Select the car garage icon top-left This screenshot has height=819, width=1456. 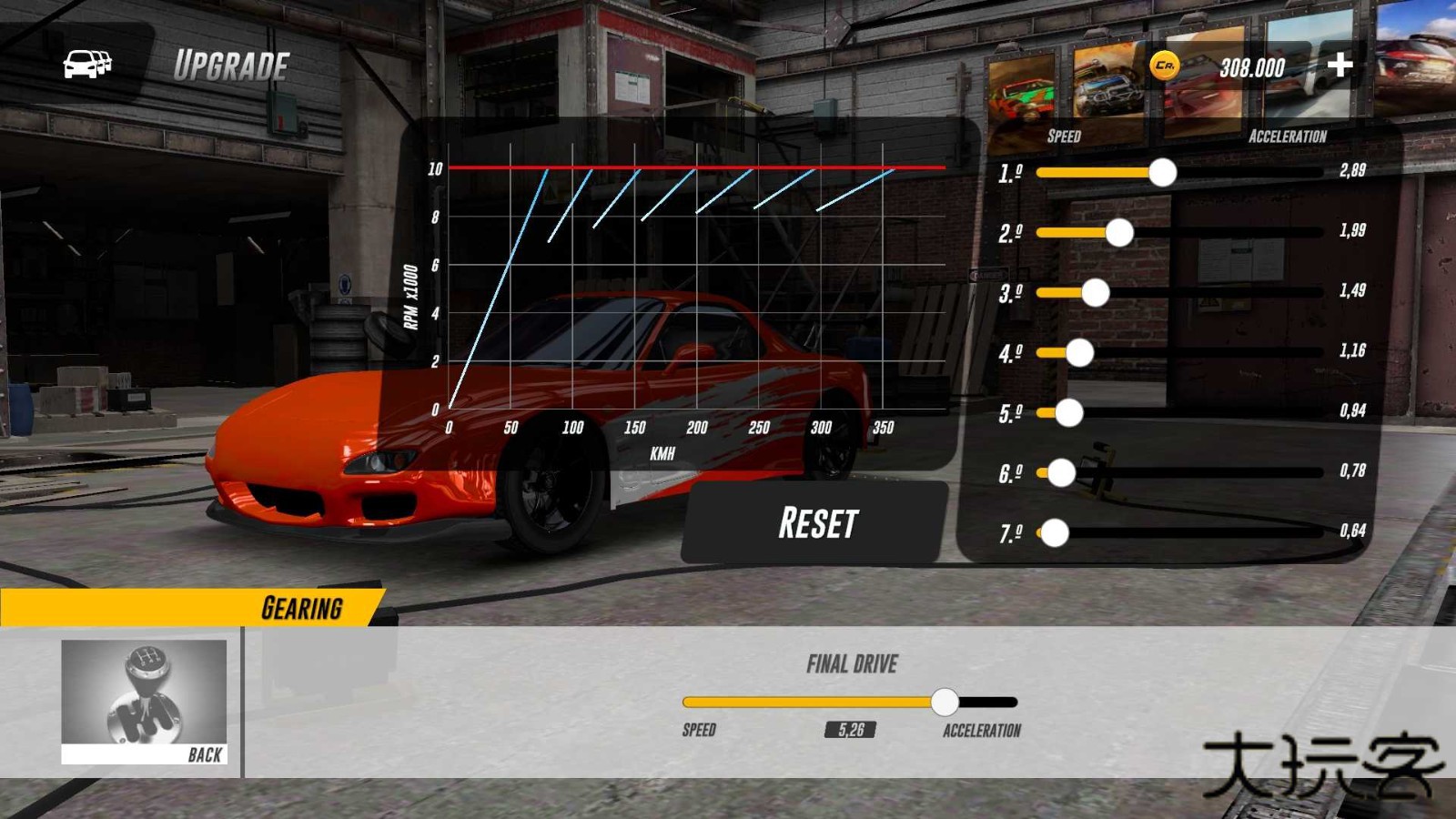pyautogui.click(x=86, y=64)
